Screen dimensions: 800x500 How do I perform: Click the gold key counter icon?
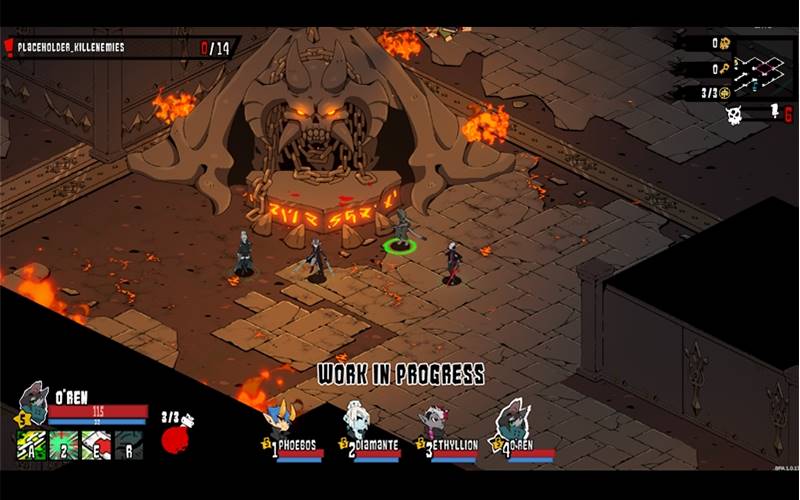pyautogui.click(x=726, y=69)
